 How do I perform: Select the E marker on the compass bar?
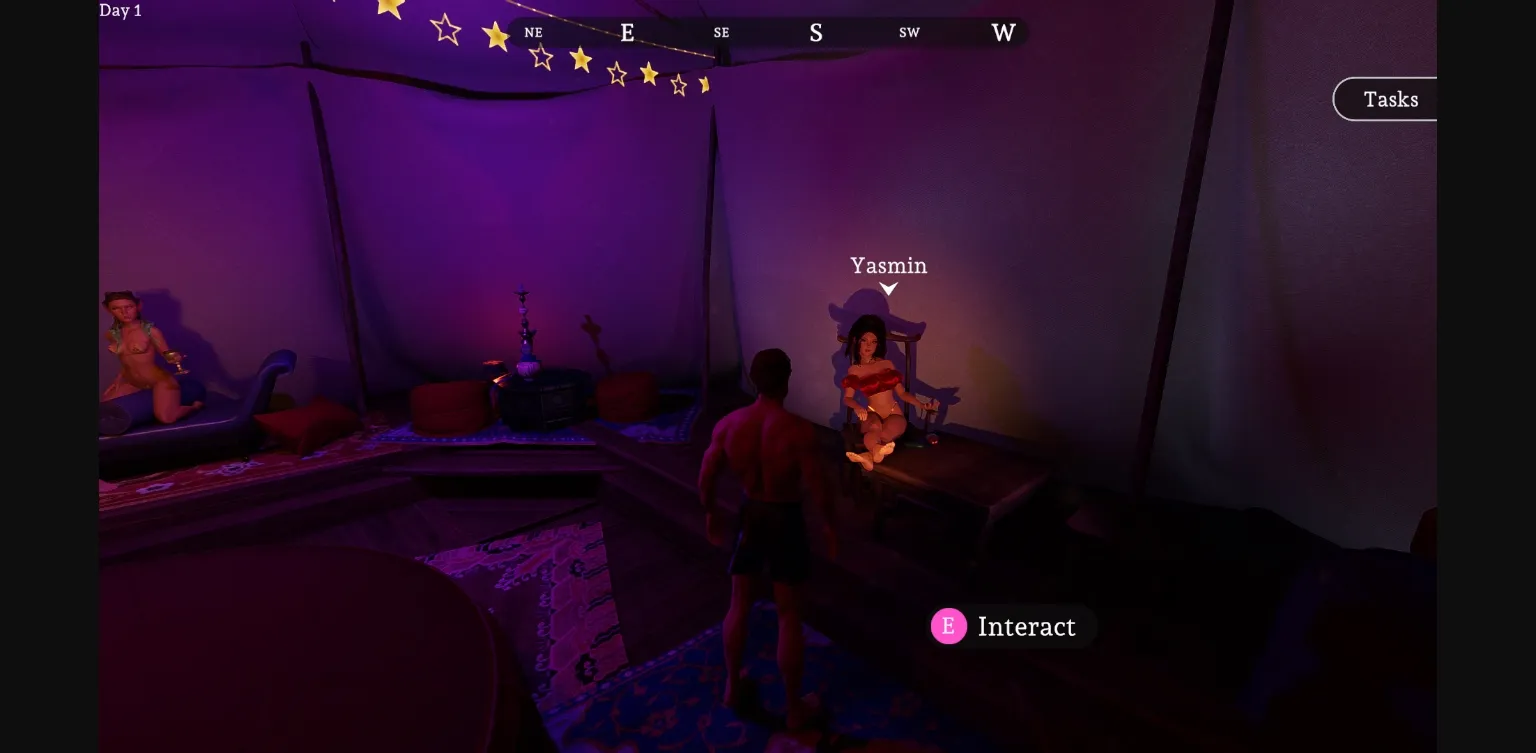click(x=627, y=32)
